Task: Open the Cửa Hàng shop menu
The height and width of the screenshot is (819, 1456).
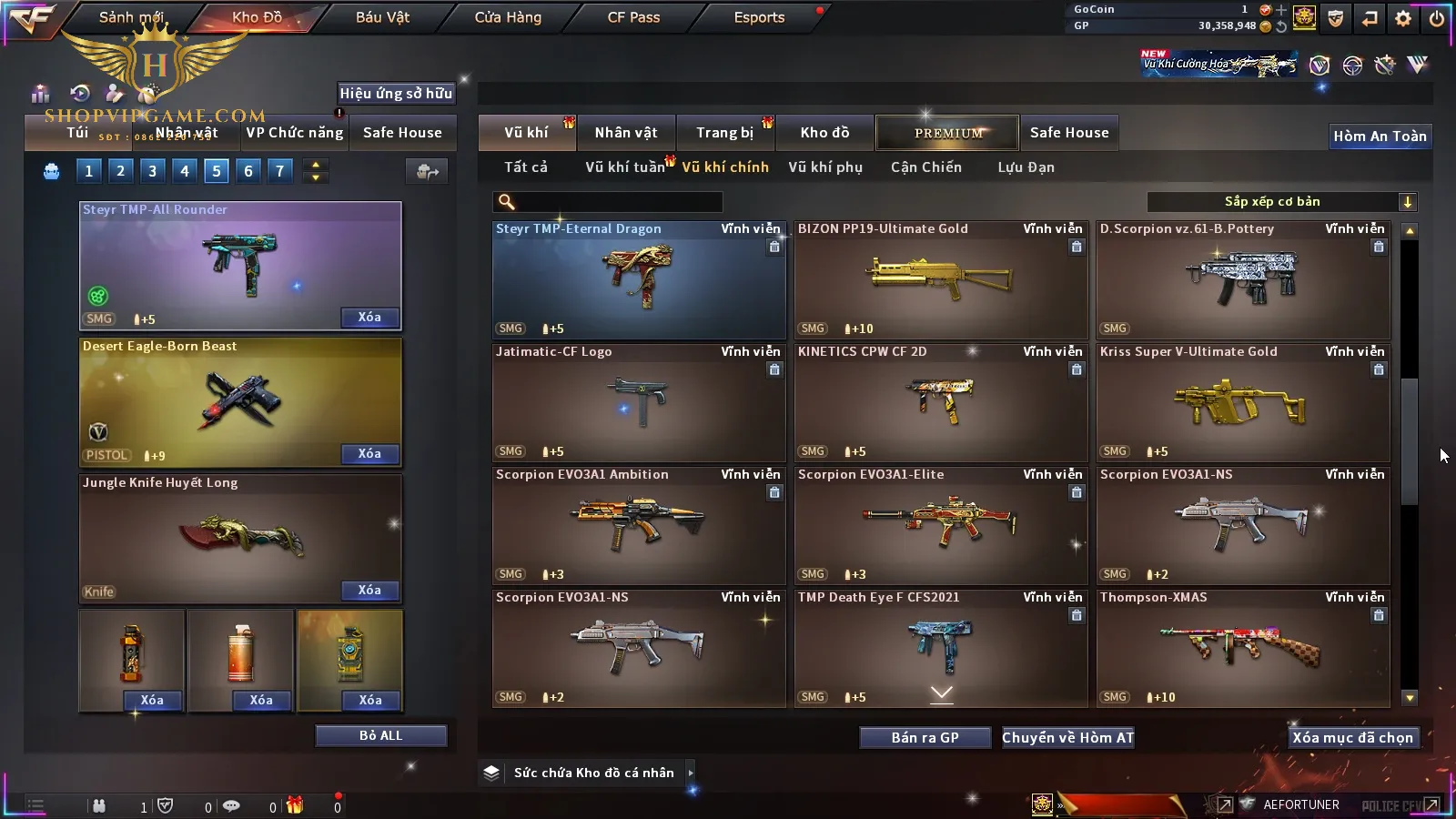Action: (508, 17)
